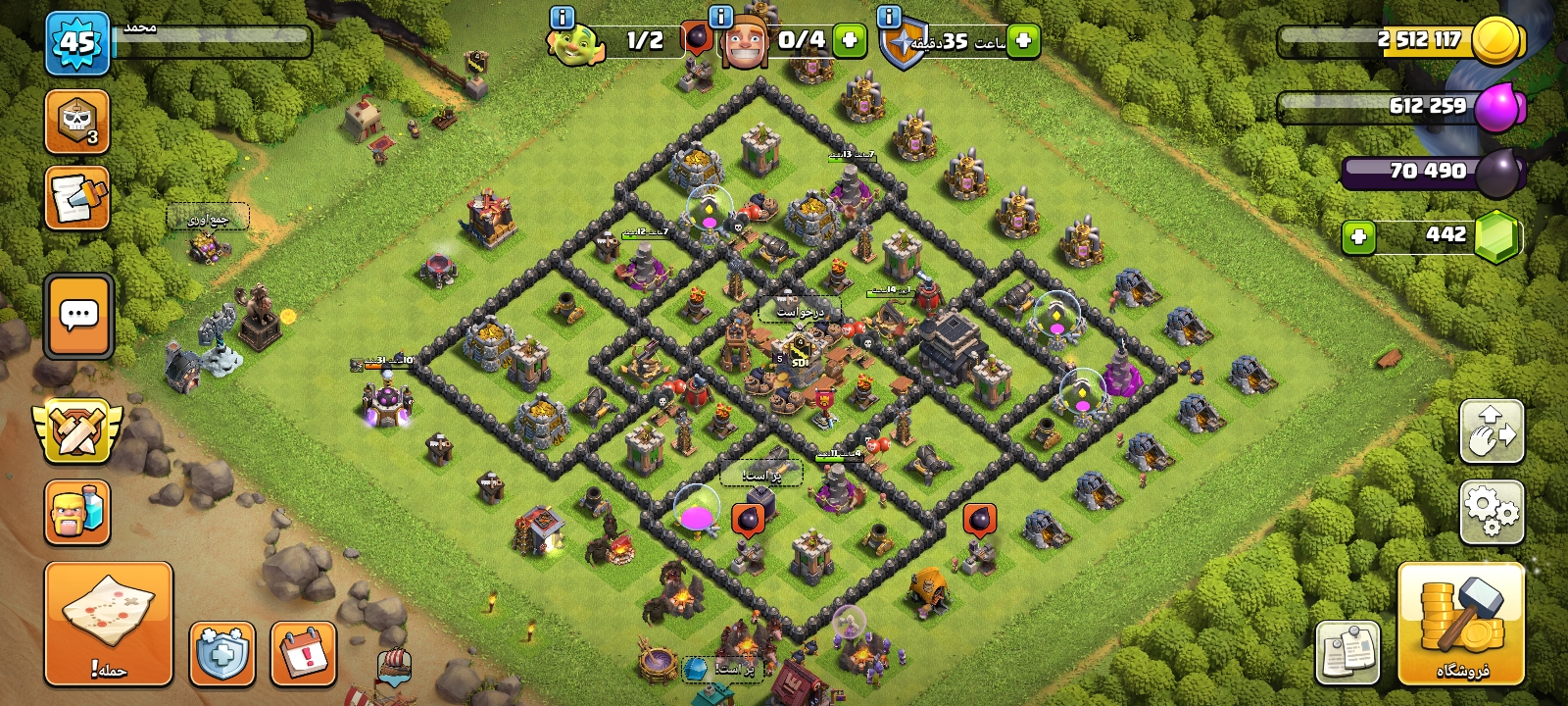The image size is (1568, 706).
Task: Open the trophy league skull badge
Action: click(x=77, y=122)
